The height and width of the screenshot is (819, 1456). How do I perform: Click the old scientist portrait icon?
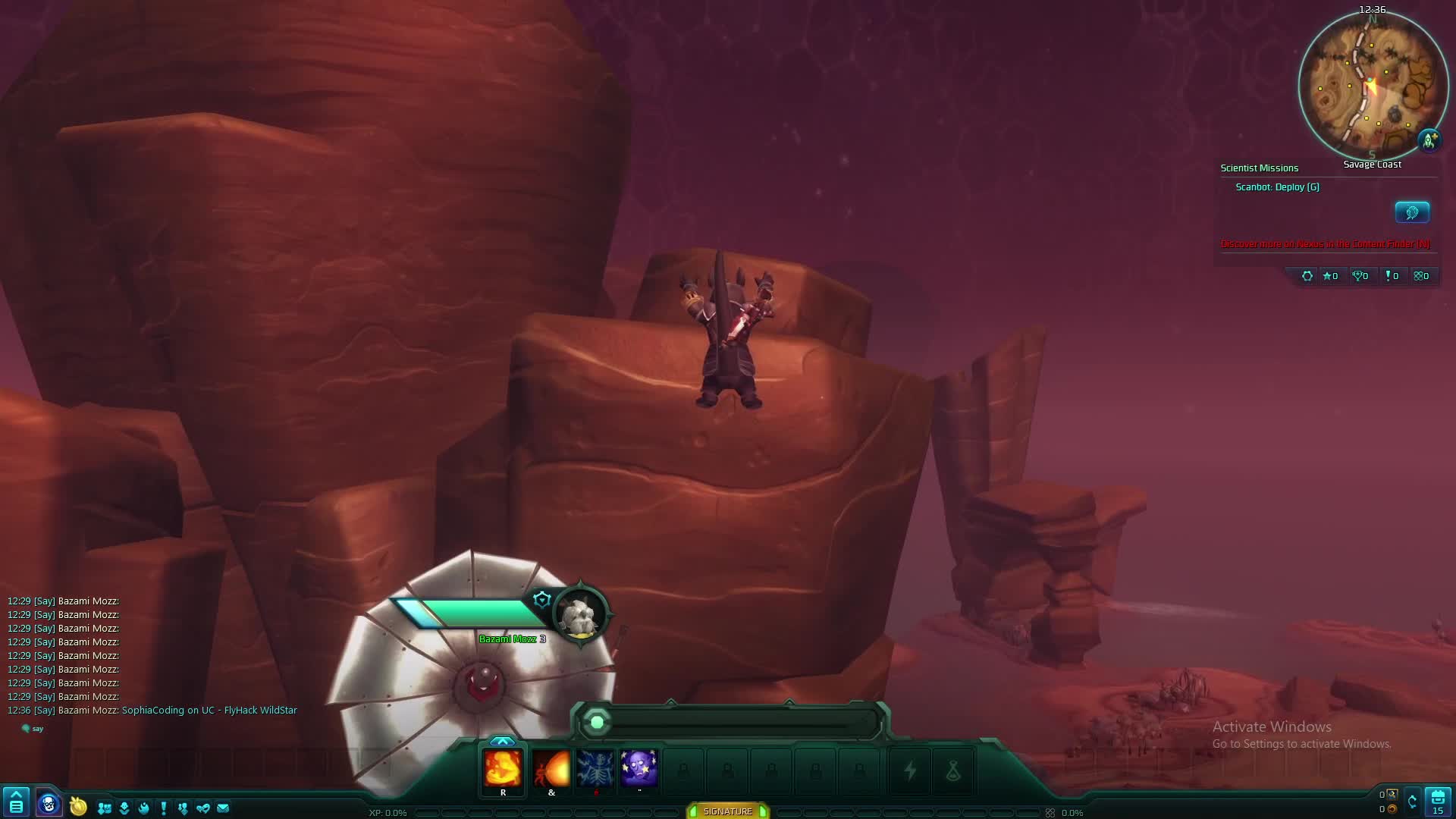coord(49,804)
